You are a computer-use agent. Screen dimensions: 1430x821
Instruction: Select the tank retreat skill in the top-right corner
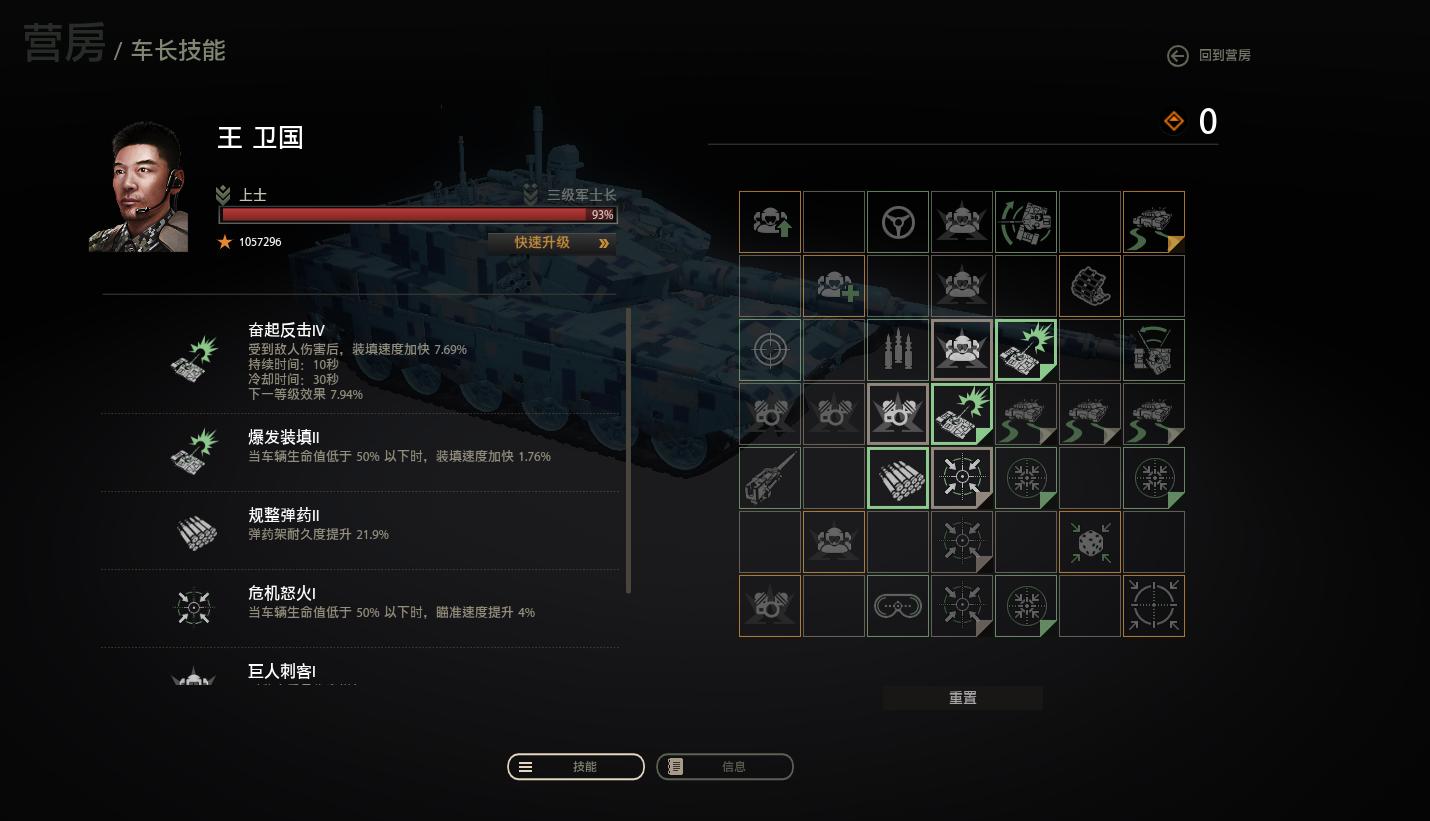1153,221
